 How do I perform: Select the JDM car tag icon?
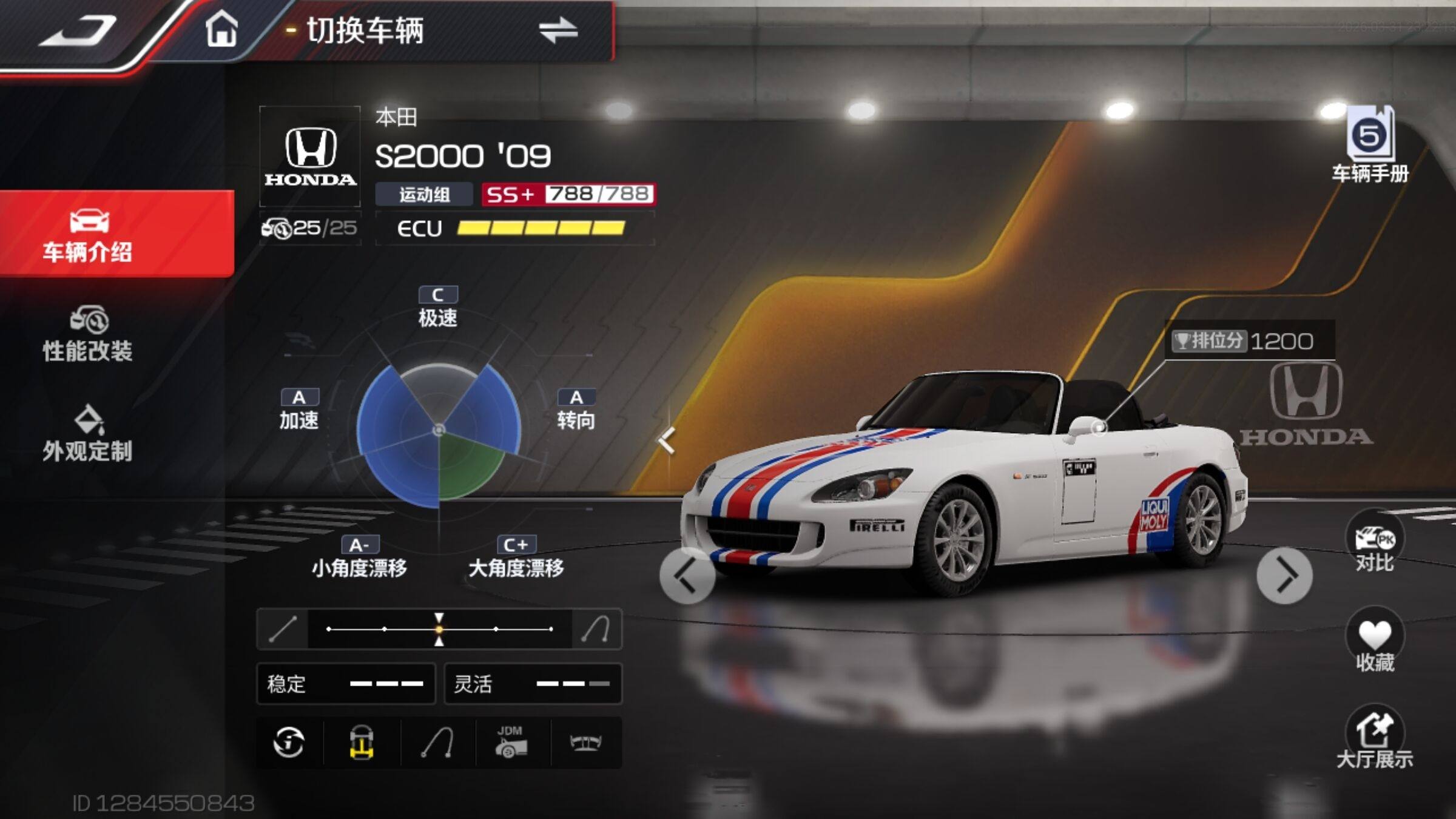511,743
